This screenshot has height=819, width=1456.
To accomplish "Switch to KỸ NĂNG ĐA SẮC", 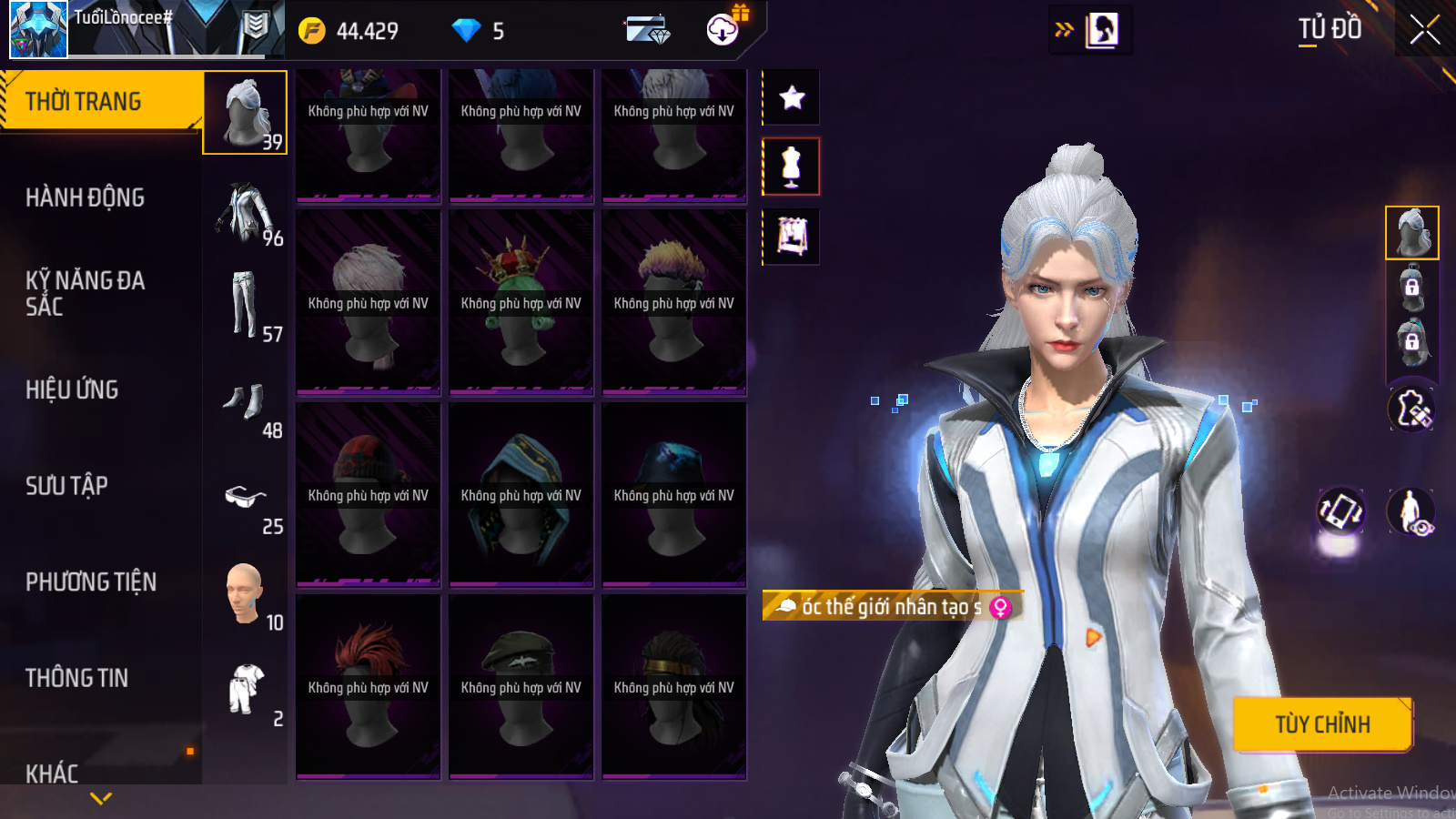I will pos(85,293).
